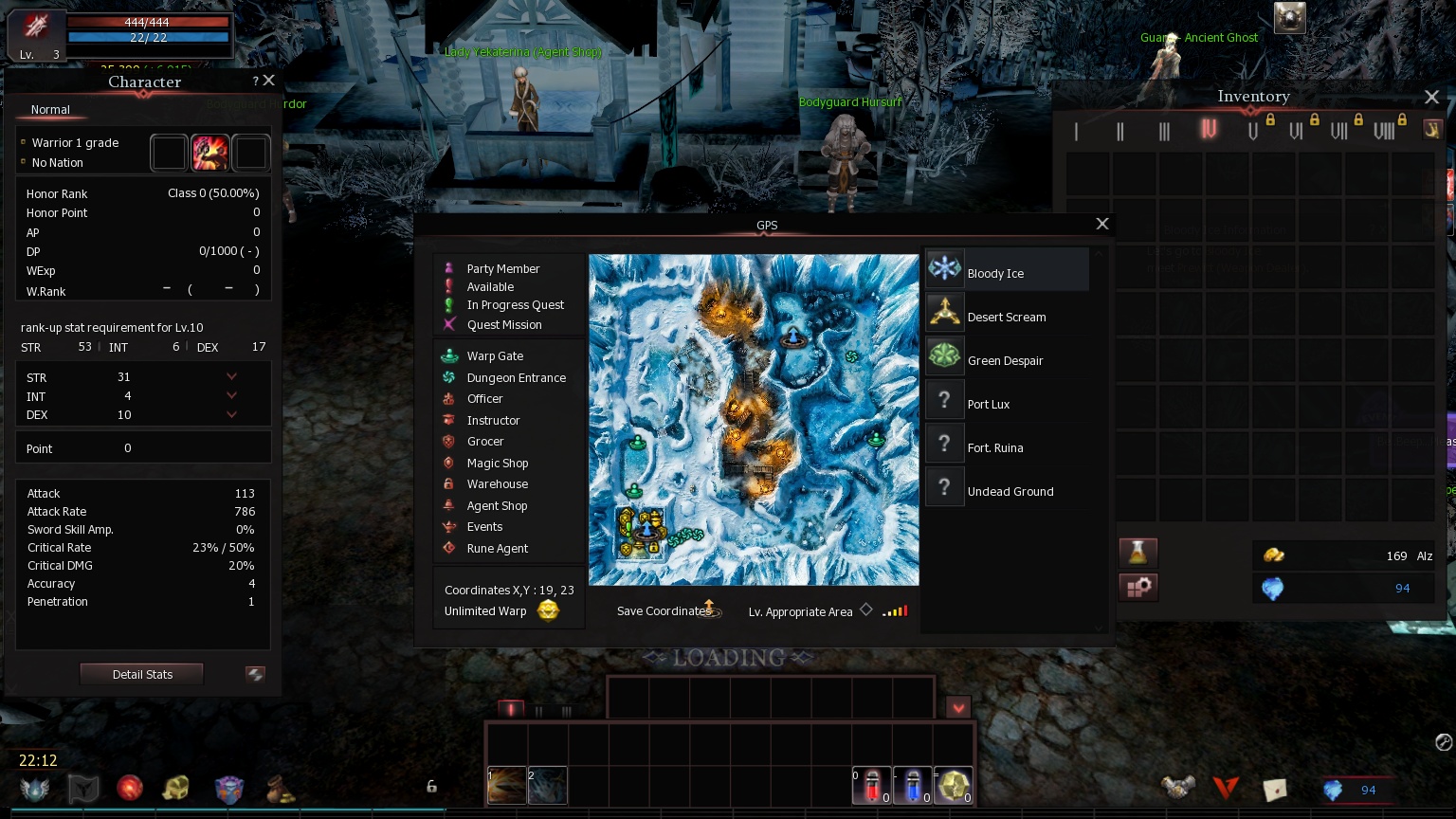1456x819 pixels.
Task: Select inventory tab I
Action: (1076, 131)
